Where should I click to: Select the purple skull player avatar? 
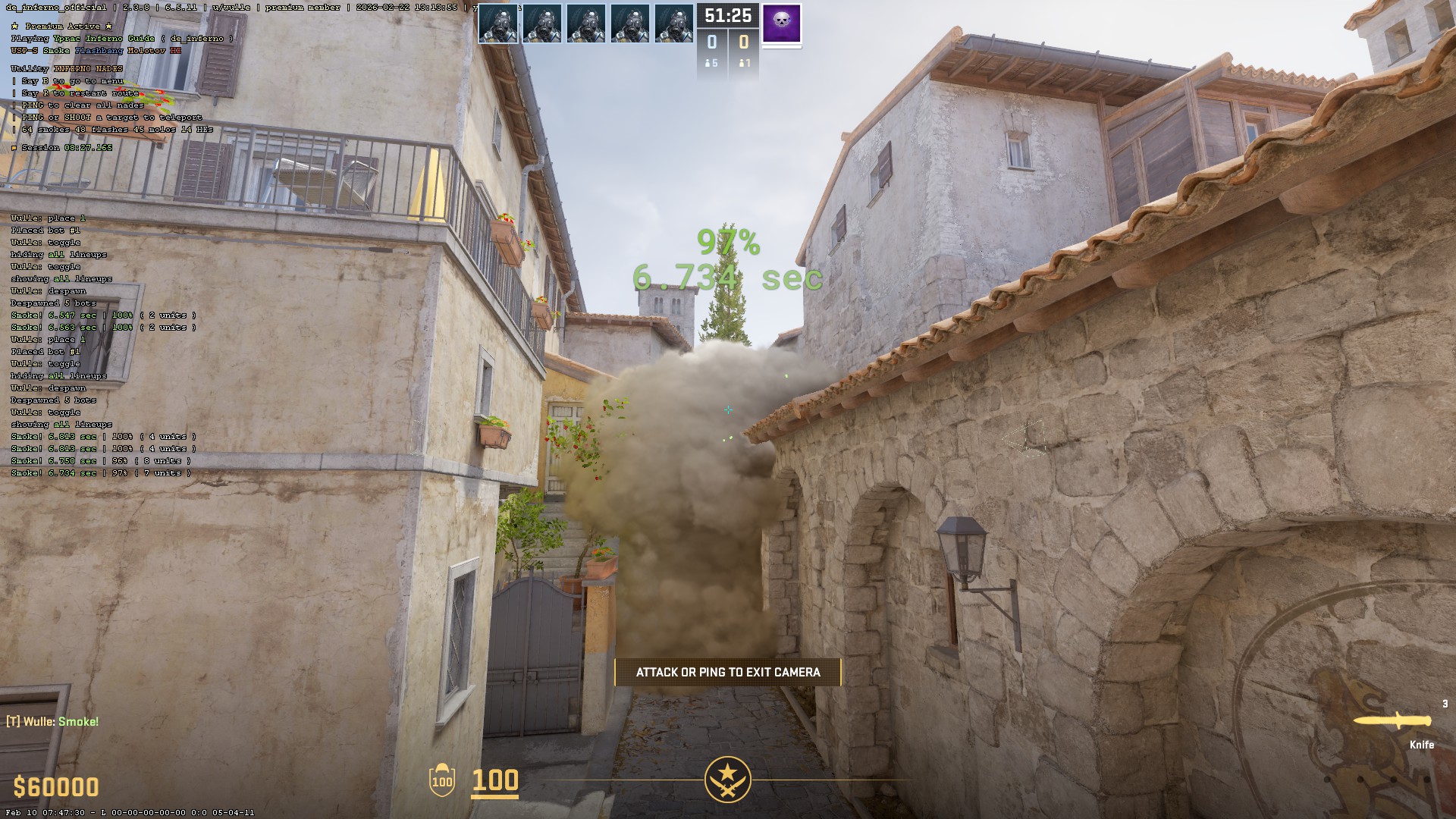tap(781, 24)
